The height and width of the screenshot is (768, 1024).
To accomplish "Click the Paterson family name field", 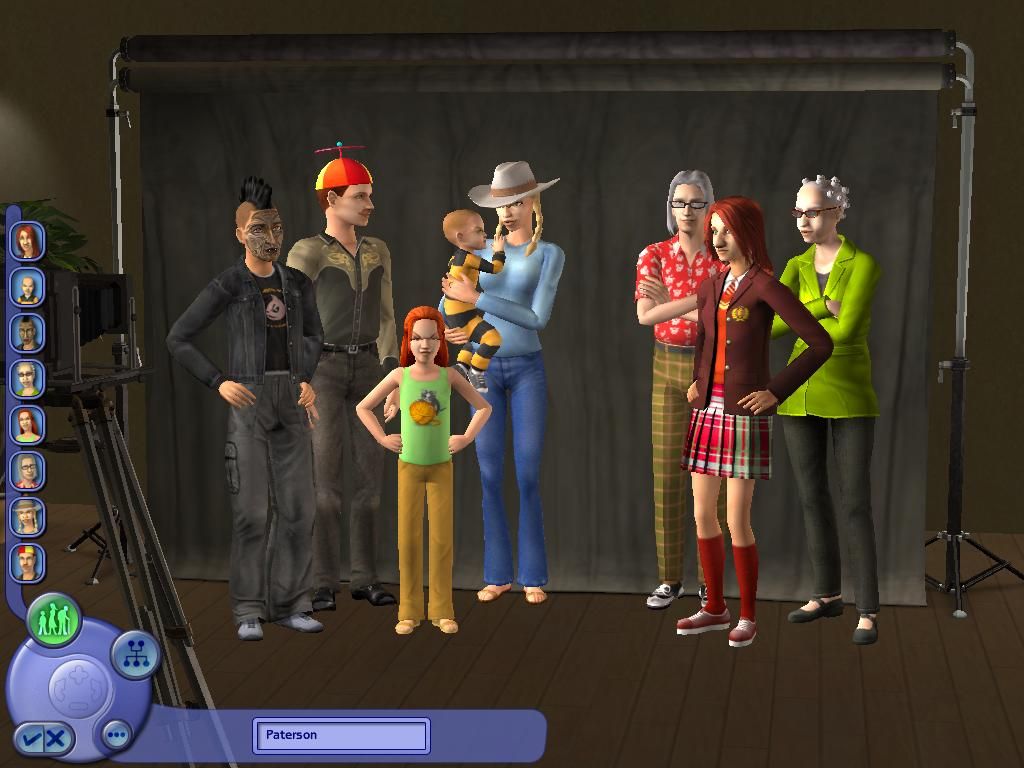I will point(341,735).
